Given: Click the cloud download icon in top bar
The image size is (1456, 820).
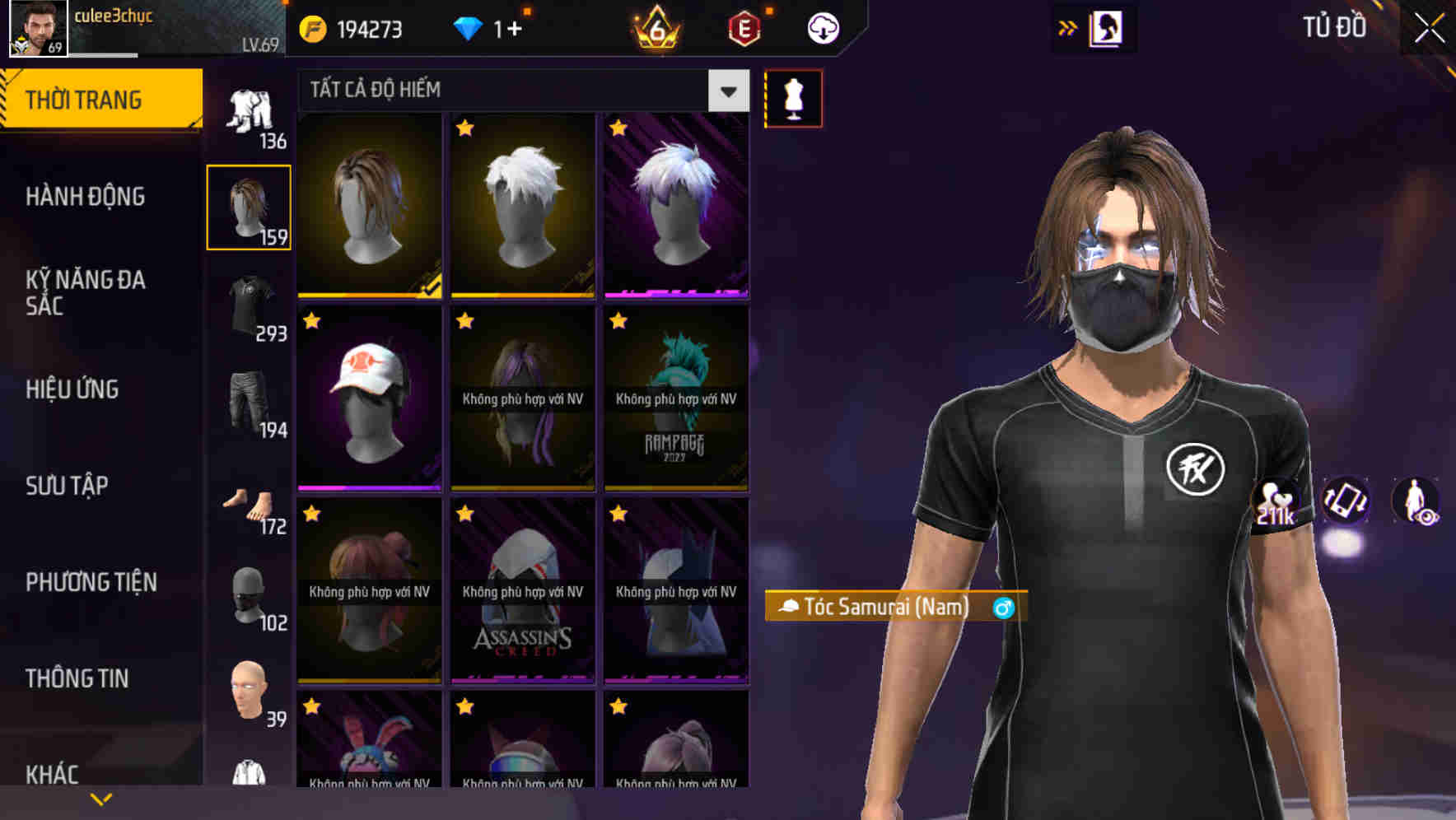Looking at the screenshot, I should pyautogui.click(x=823, y=27).
